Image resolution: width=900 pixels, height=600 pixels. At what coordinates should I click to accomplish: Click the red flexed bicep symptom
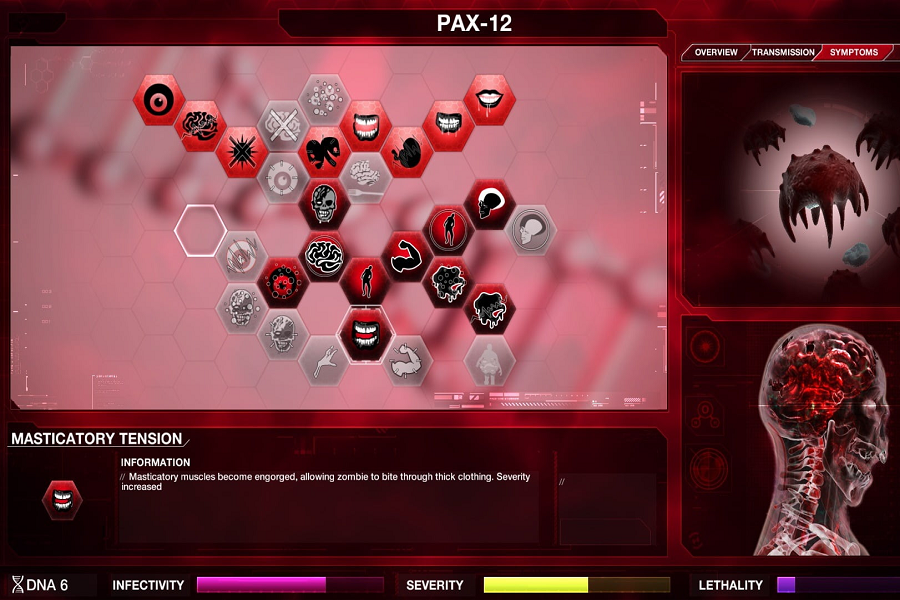tap(406, 256)
